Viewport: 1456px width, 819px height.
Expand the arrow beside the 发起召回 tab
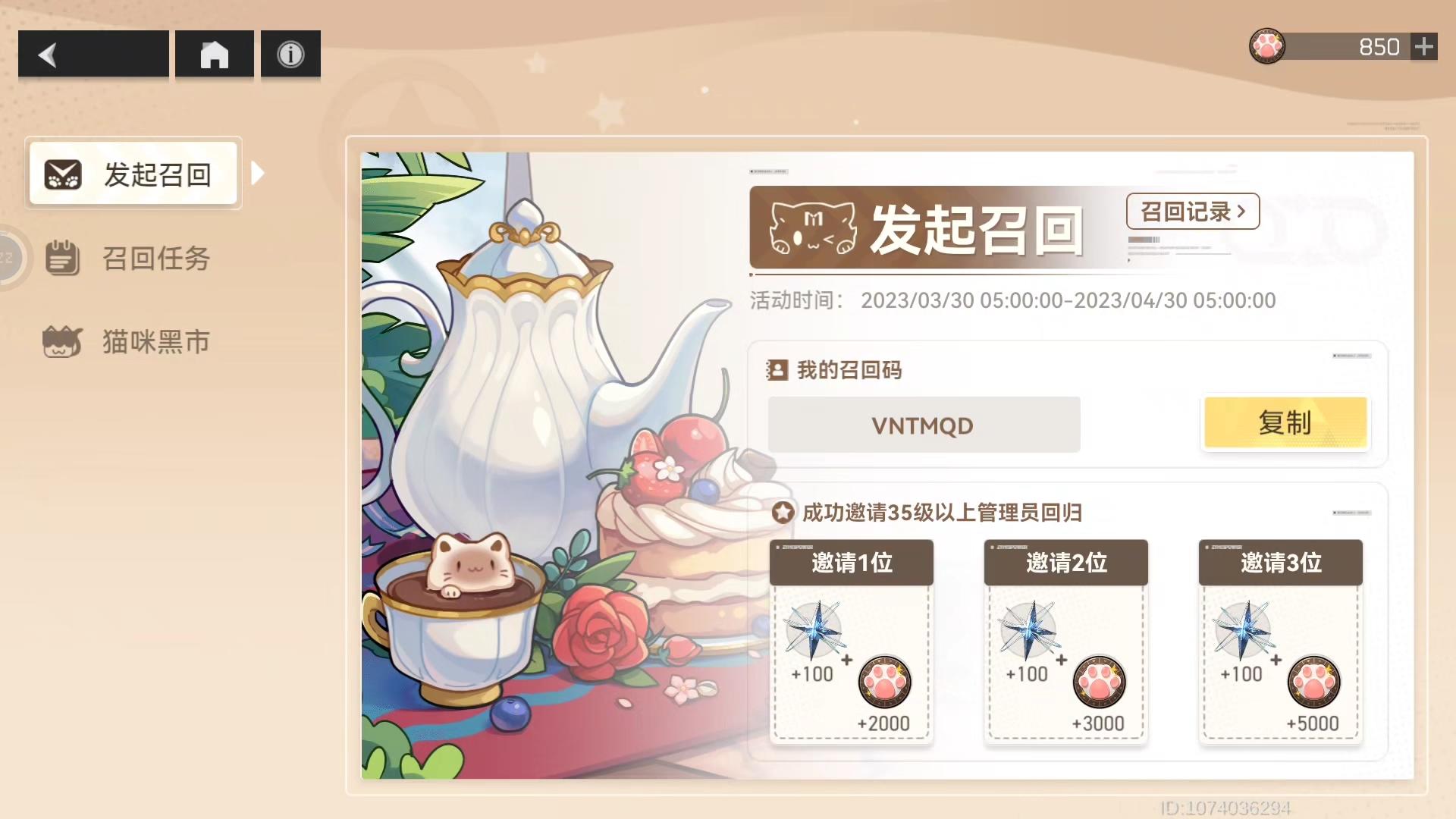pos(258,173)
